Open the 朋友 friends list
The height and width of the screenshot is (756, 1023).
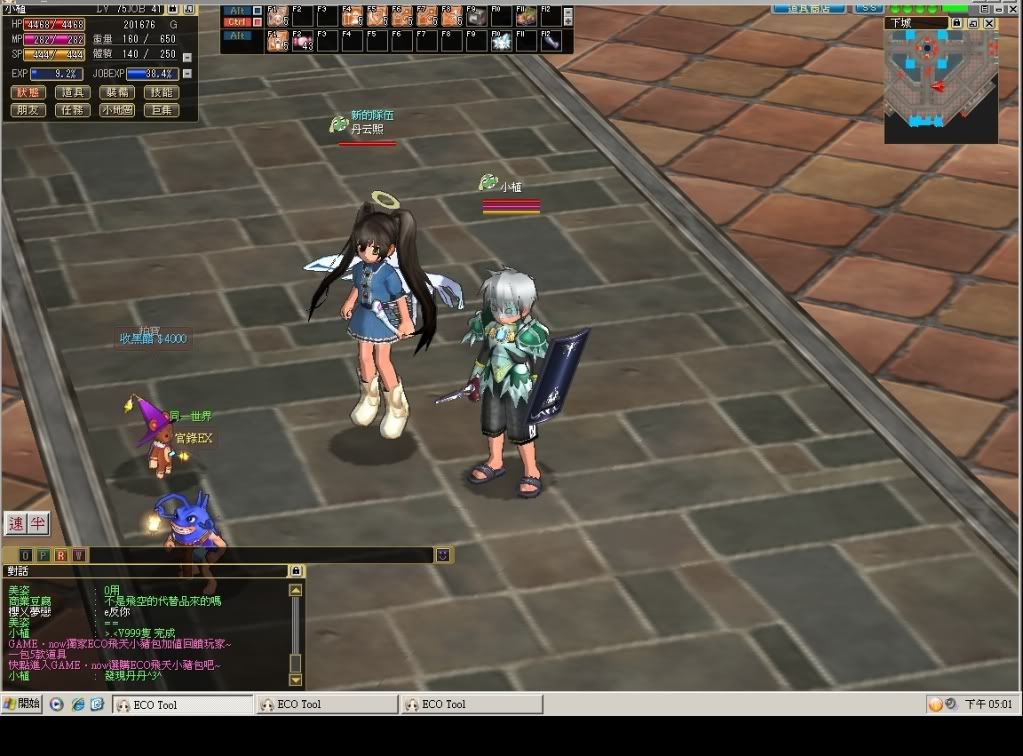tap(28, 110)
